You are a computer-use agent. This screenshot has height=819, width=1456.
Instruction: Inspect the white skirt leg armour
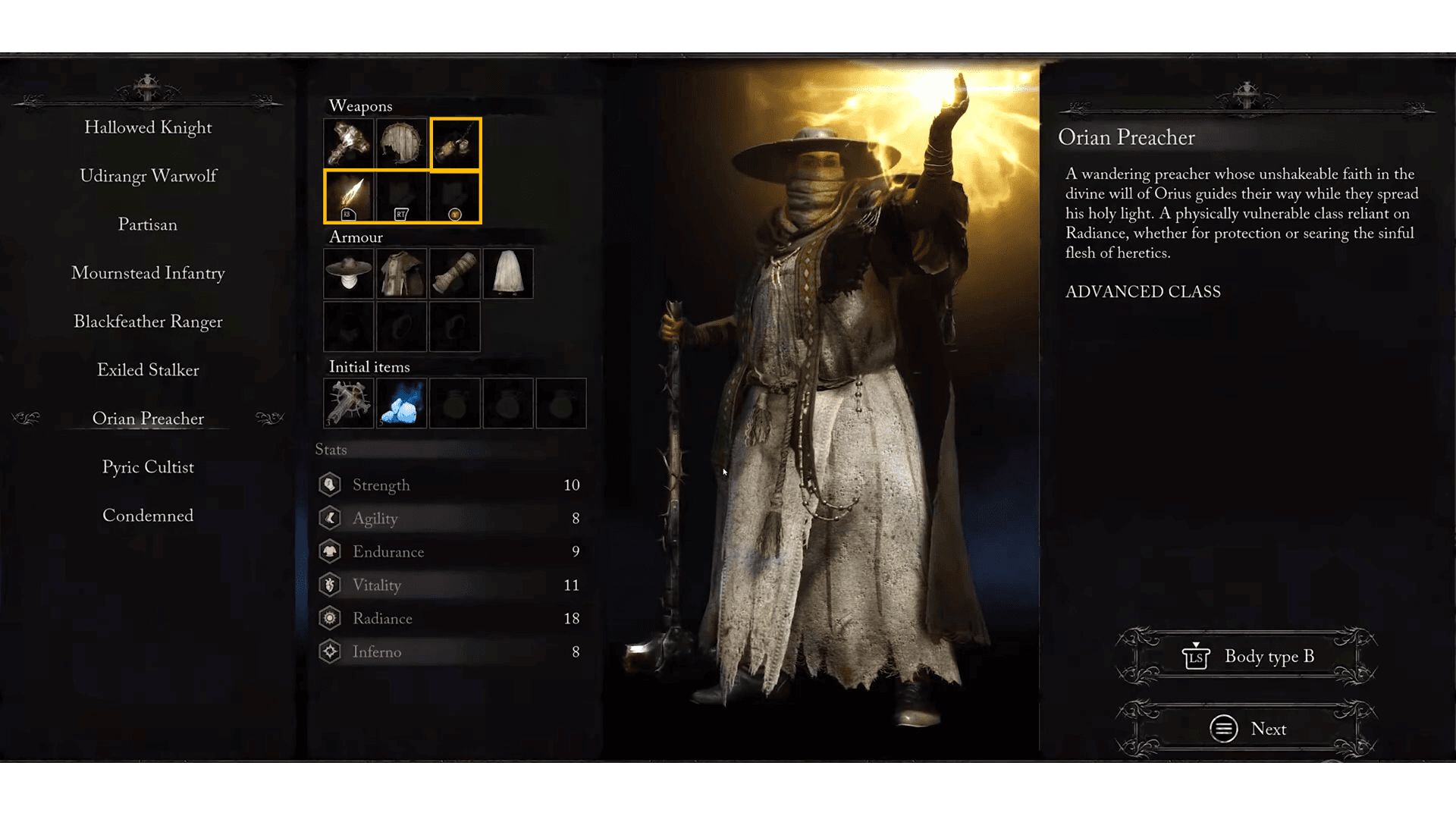508,273
